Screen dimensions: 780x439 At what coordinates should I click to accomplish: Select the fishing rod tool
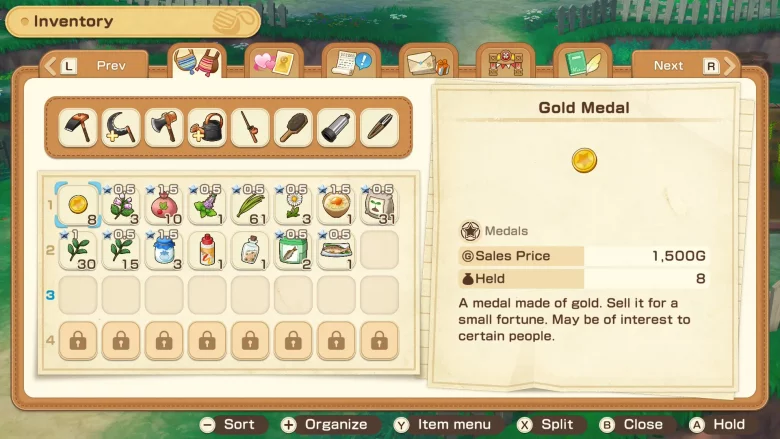(x=250, y=128)
